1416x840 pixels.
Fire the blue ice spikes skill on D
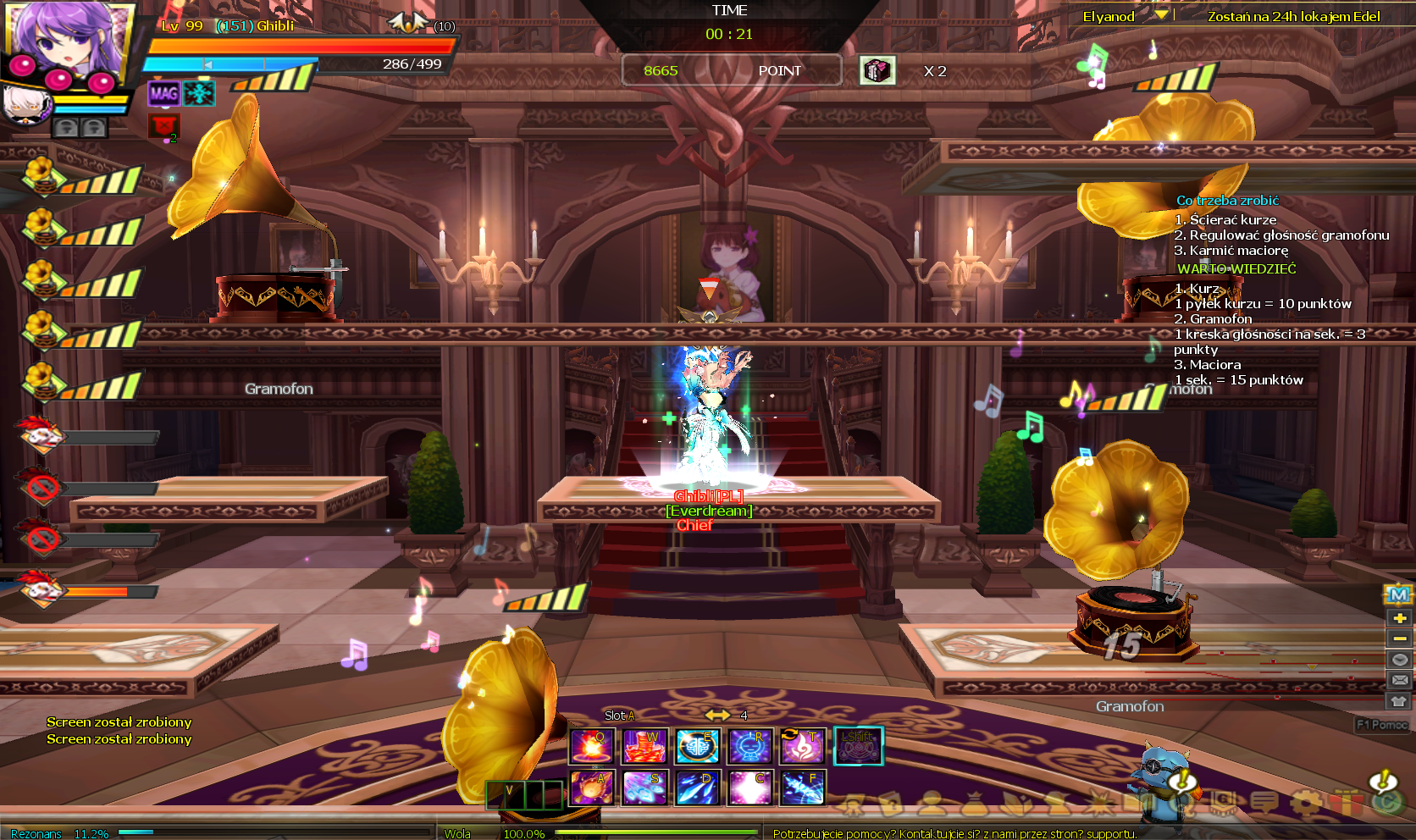[698, 787]
